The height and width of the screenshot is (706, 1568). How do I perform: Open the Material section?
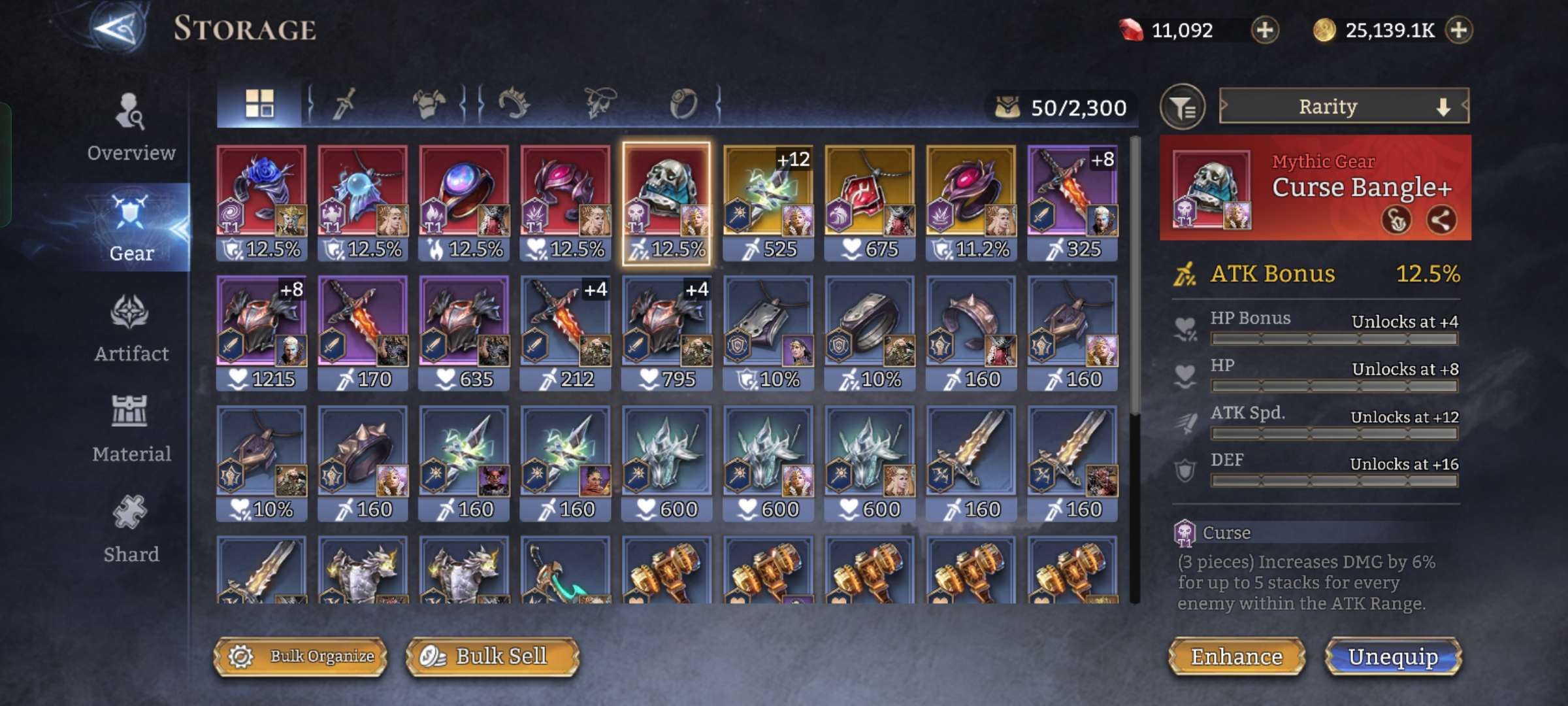point(131,428)
